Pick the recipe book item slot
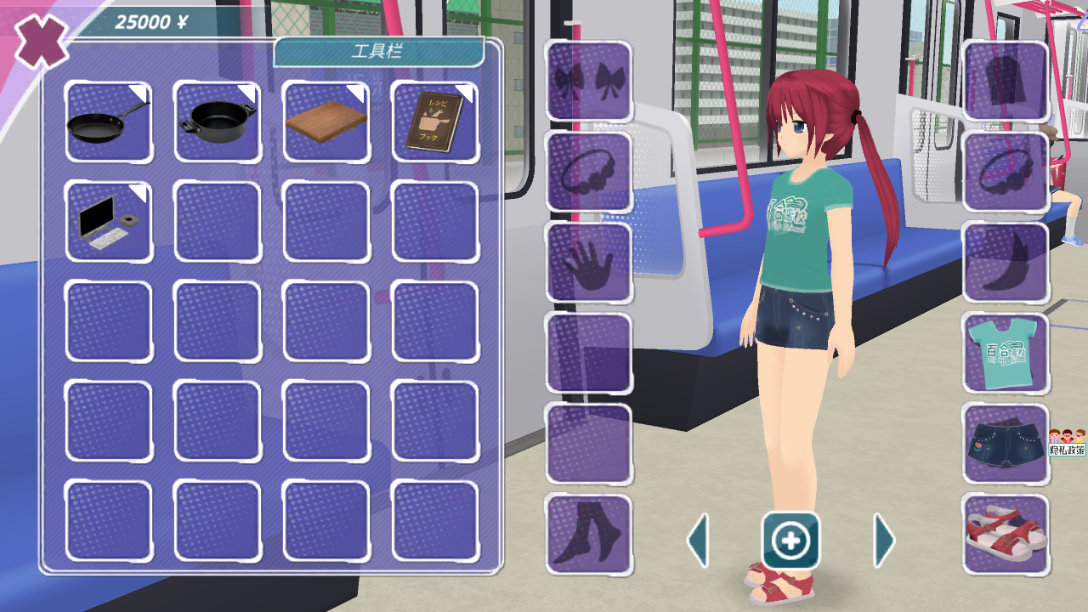This screenshot has width=1088, height=612. pyautogui.click(x=434, y=122)
